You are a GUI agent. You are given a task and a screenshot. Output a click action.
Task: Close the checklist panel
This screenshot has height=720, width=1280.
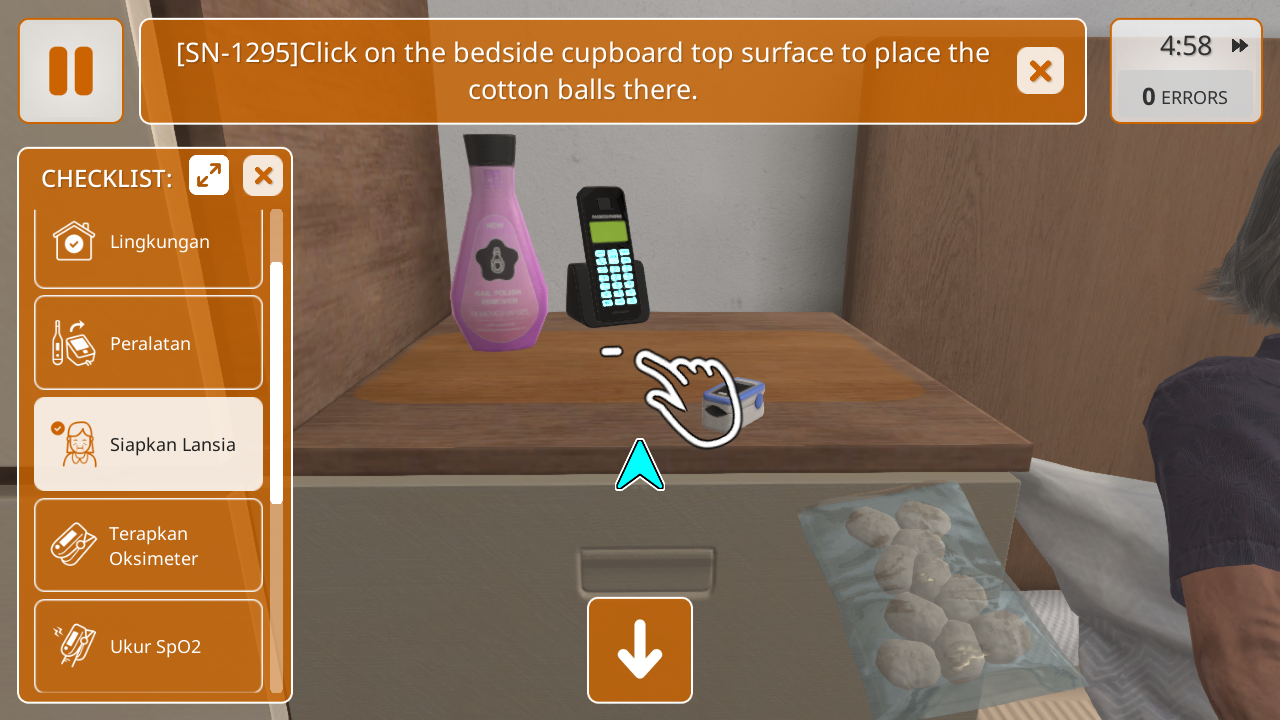pos(263,176)
